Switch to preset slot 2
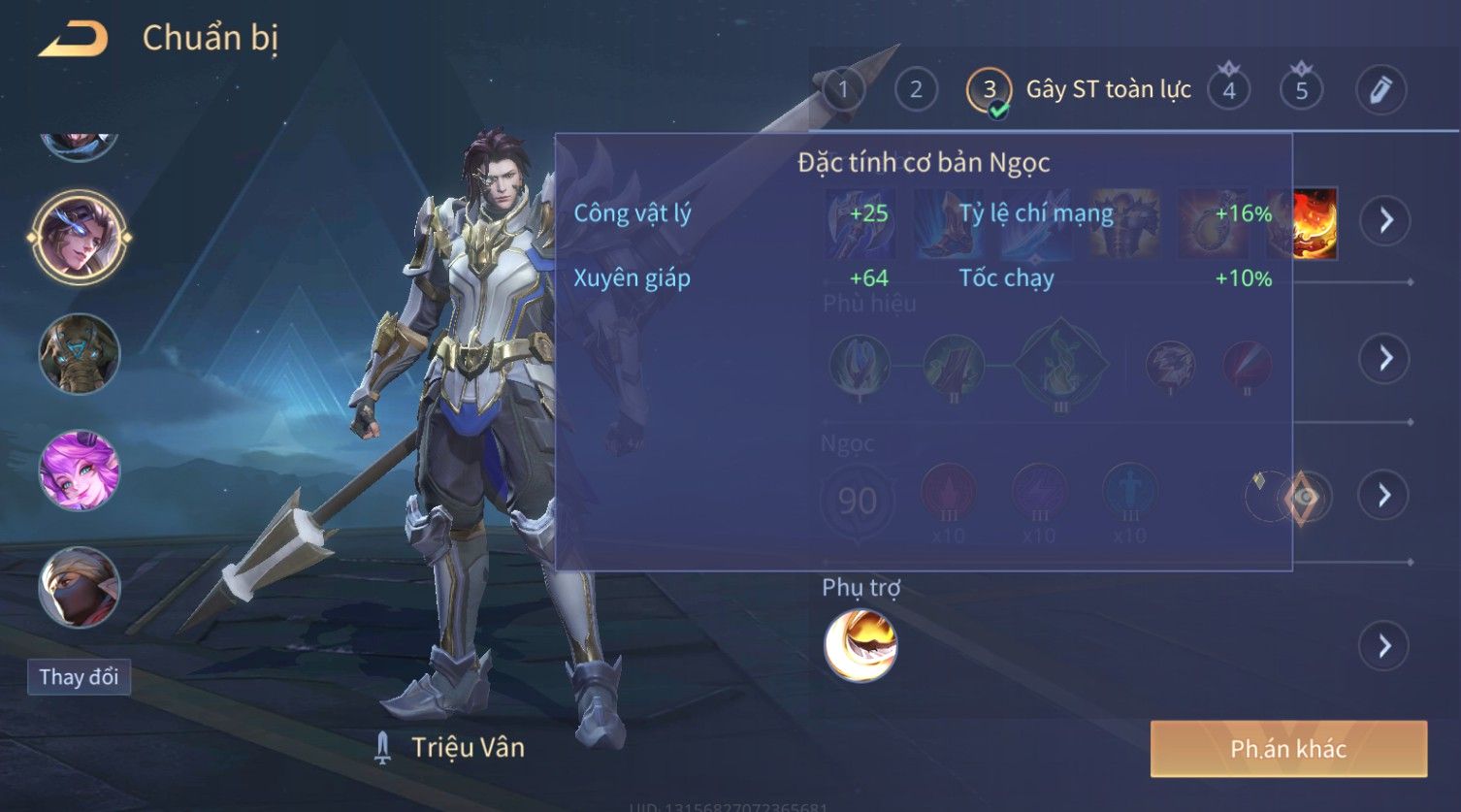 [915, 90]
